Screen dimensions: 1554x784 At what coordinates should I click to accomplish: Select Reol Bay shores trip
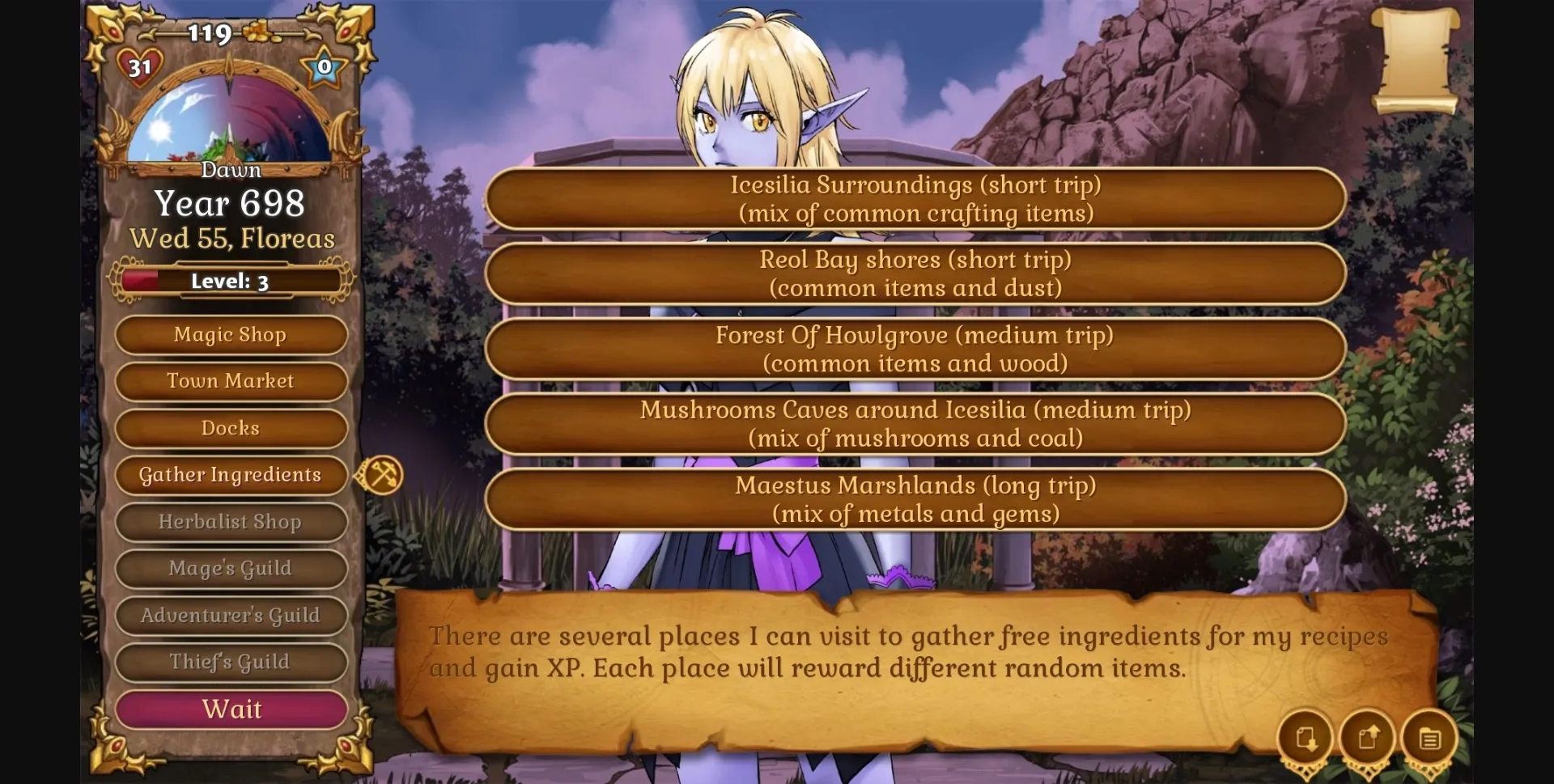915,273
